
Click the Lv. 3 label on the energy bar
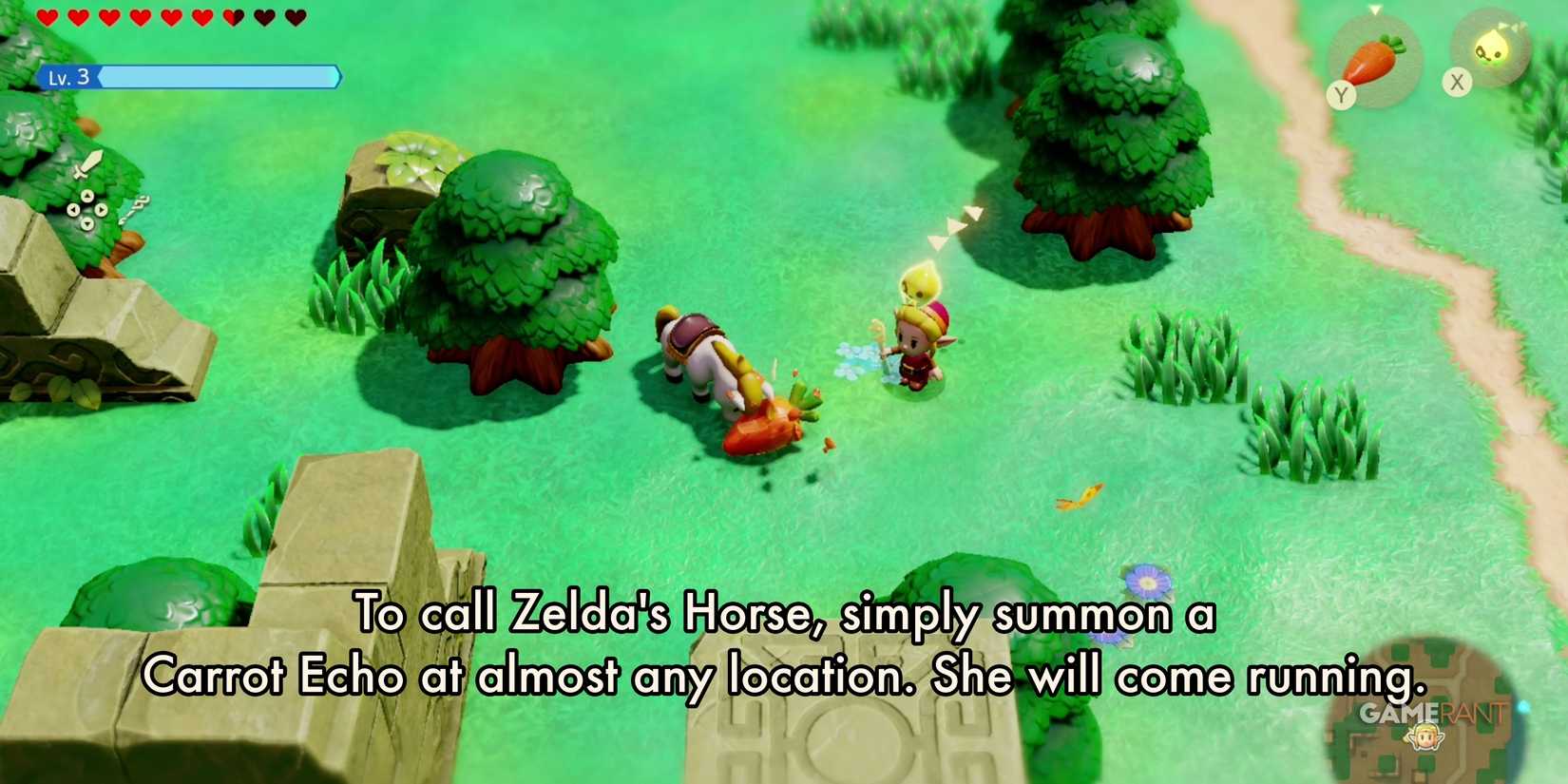[70, 77]
